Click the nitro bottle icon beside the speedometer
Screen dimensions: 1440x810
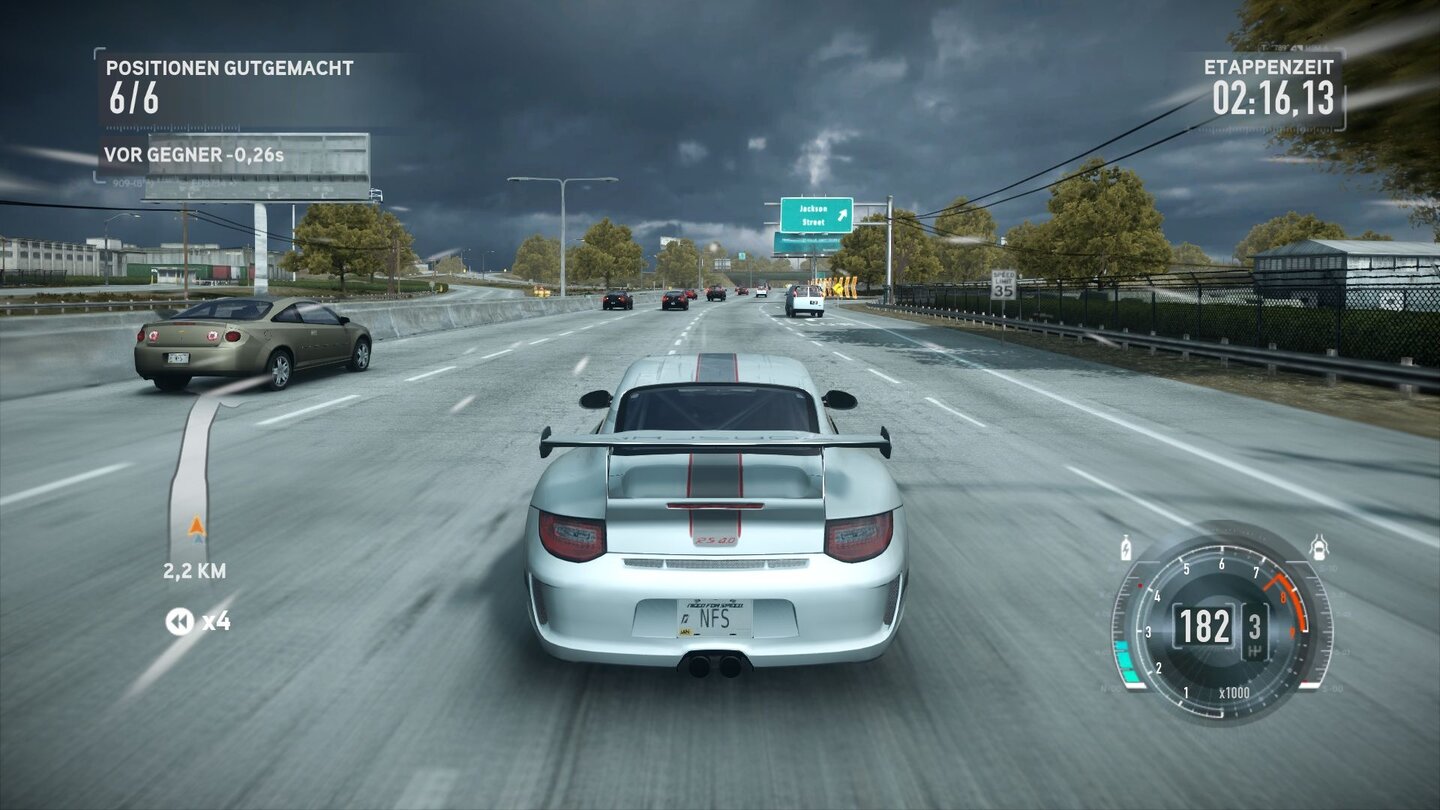pos(1126,545)
